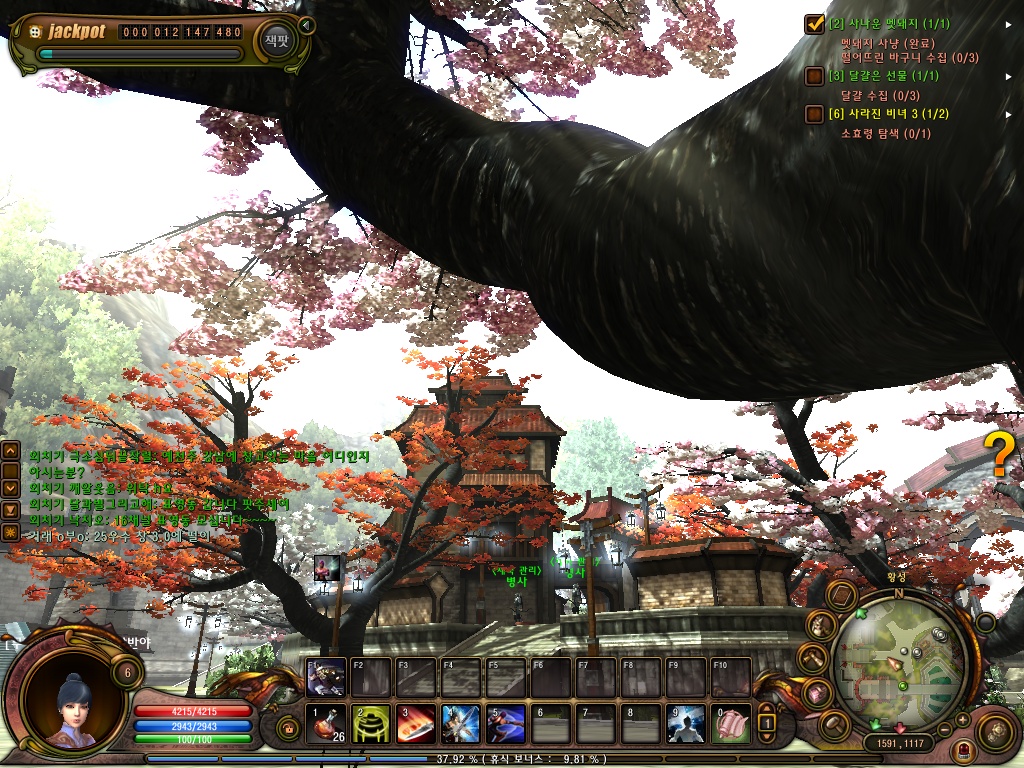Select the F1 mounted character quick slot

point(325,677)
